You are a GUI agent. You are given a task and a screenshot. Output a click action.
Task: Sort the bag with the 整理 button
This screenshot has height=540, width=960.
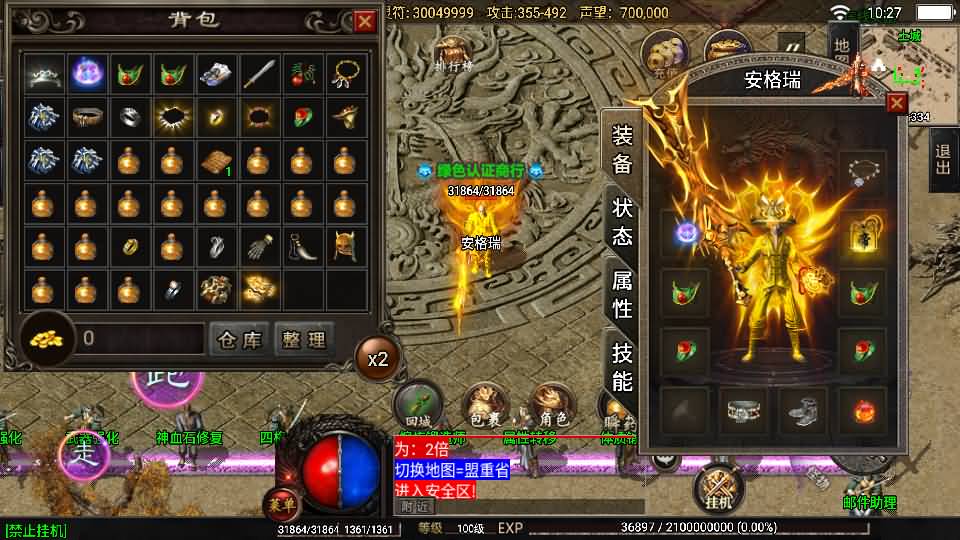pos(303,339)
